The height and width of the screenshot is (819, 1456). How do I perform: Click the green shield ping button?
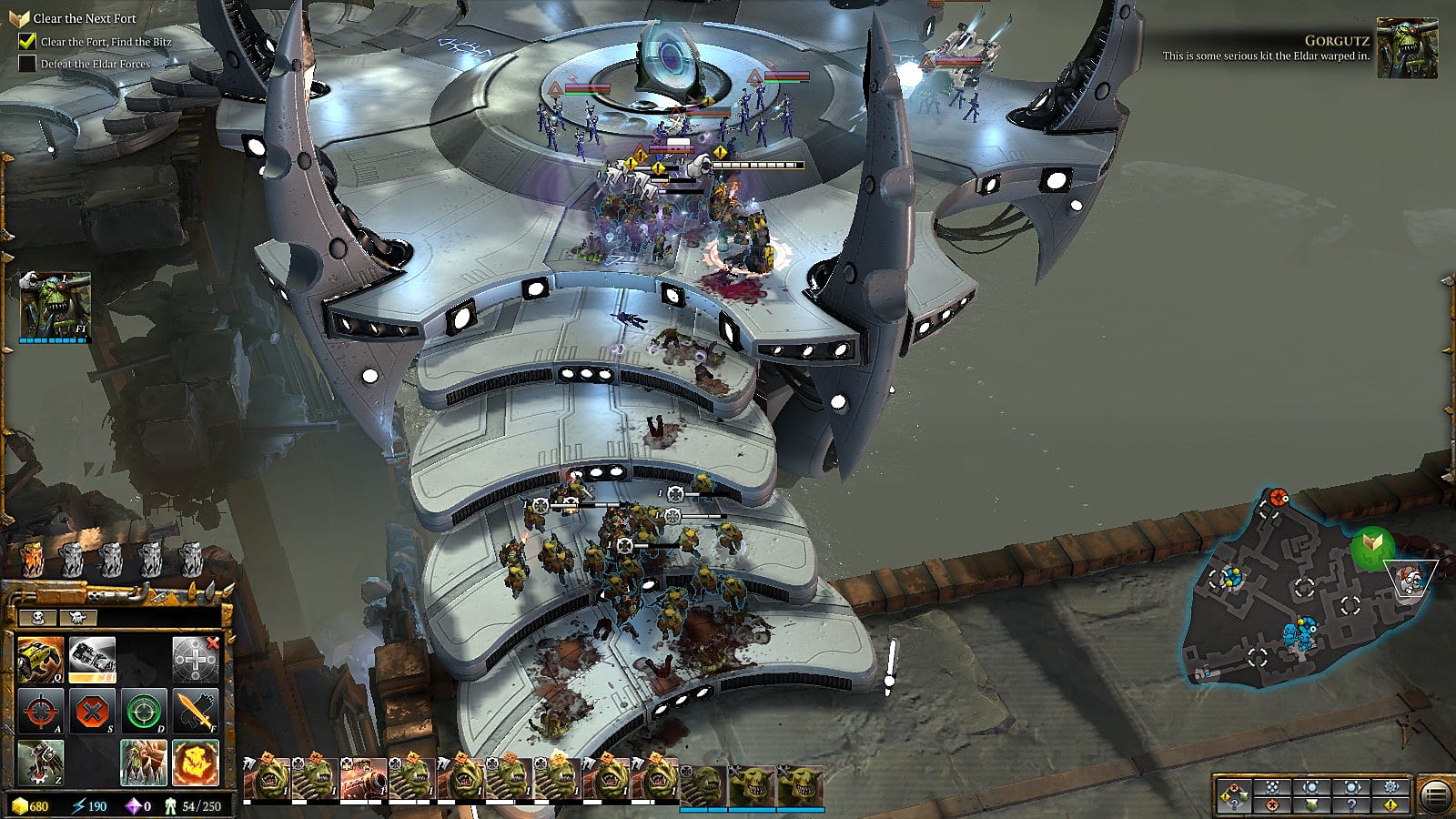pyautogui.click(x=1311, y=805)
